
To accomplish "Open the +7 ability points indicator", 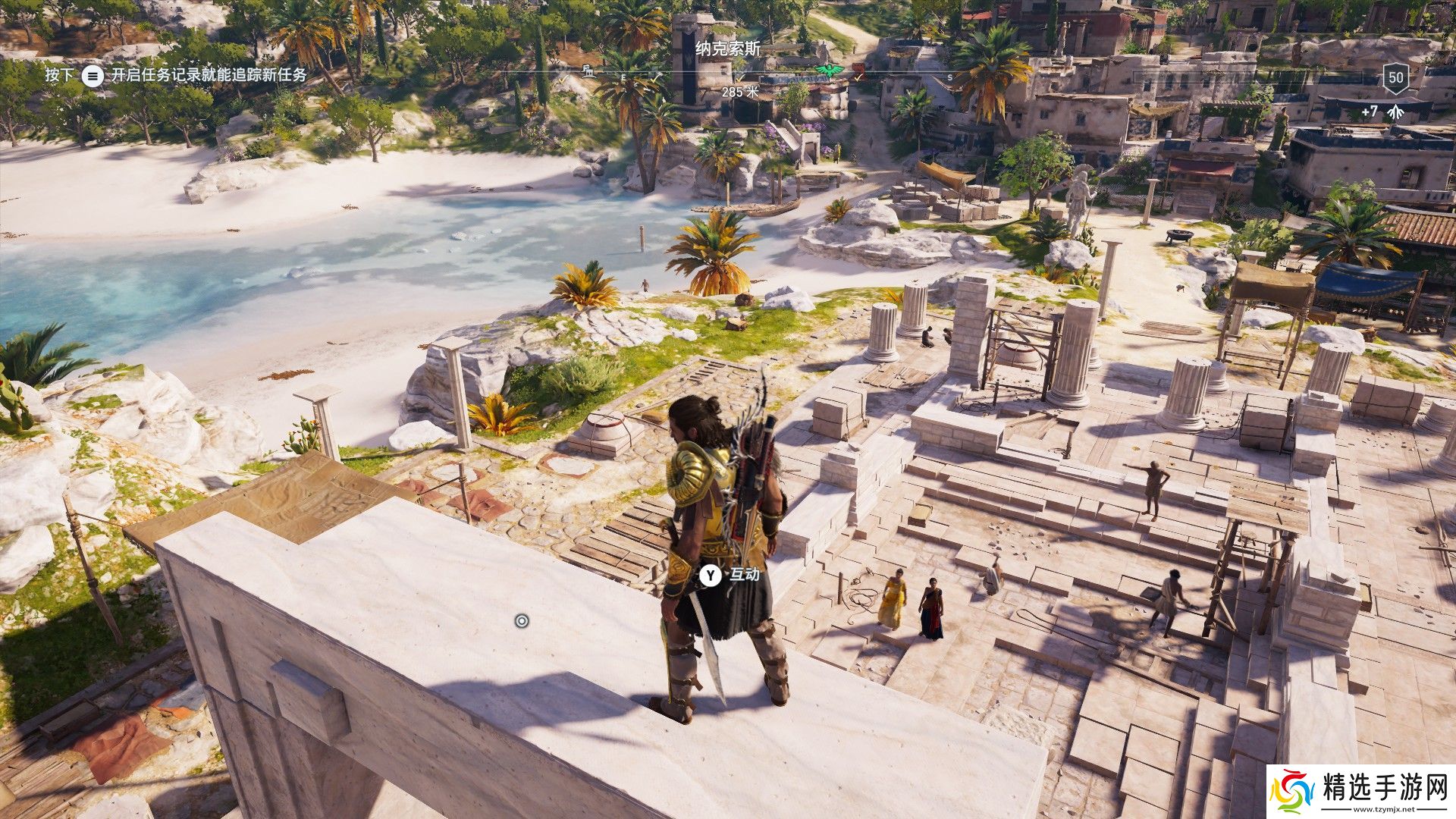I will (1379, 111).
